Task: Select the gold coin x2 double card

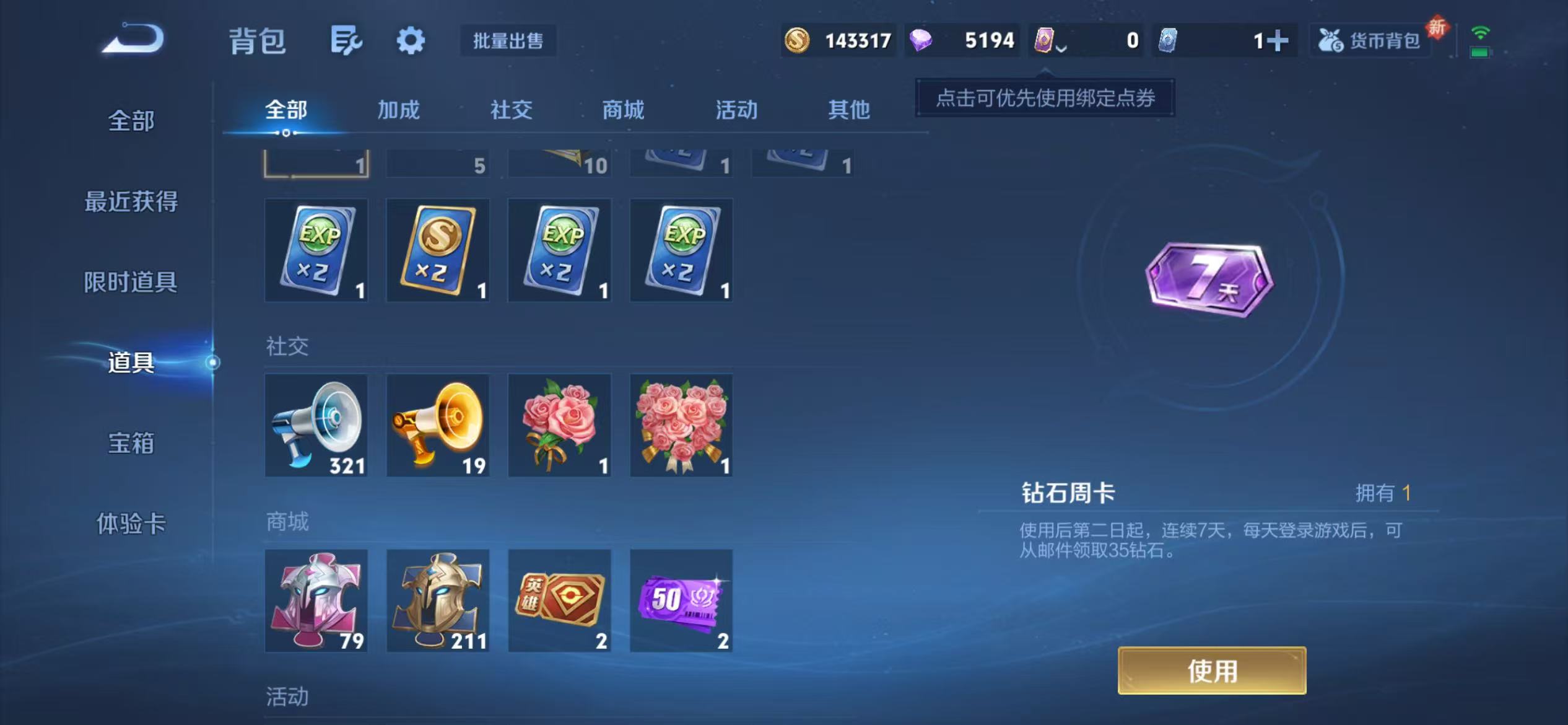Action: click(x=437, y=250)
